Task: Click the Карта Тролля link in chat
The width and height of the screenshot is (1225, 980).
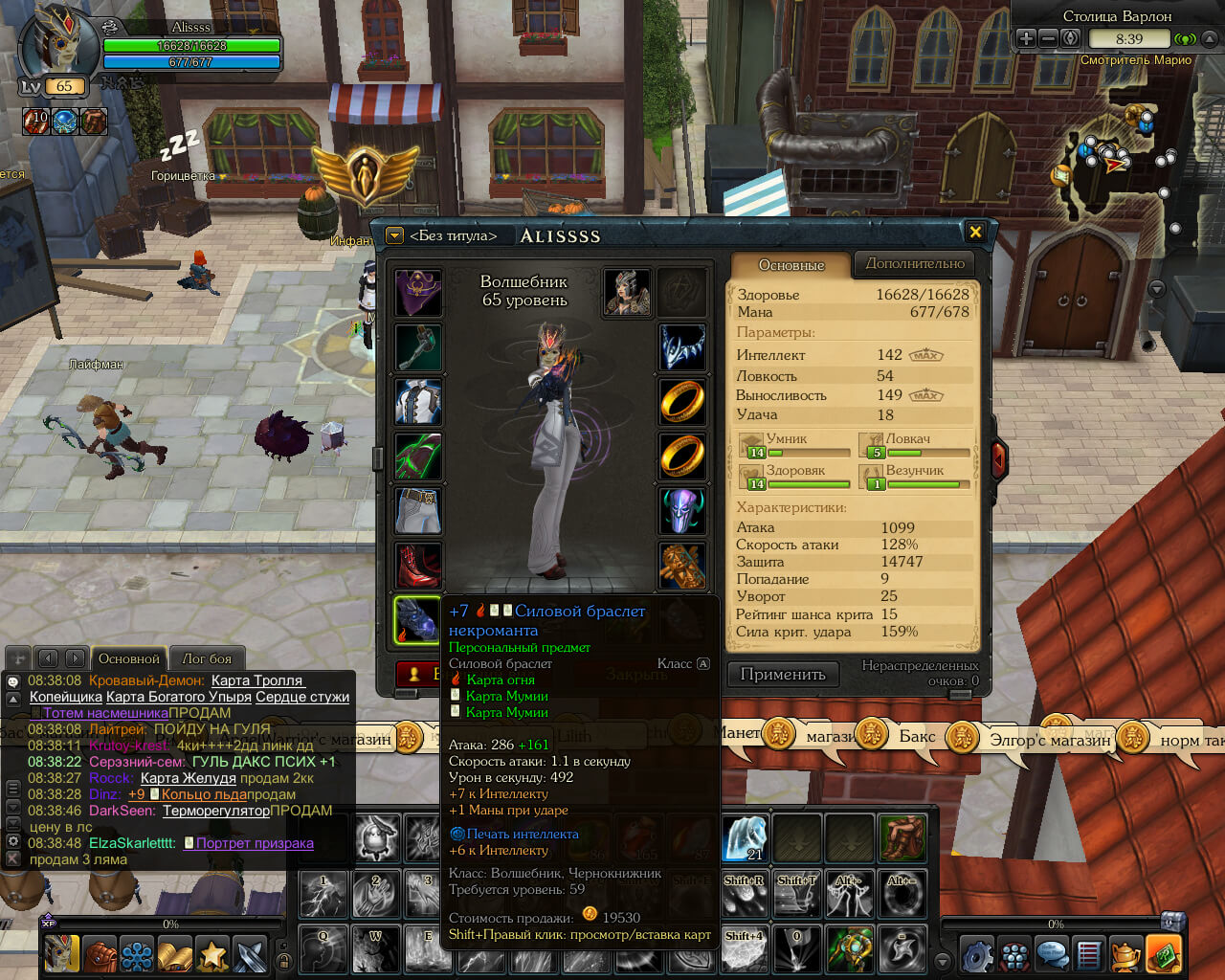Action: click(x=257, y=680)
